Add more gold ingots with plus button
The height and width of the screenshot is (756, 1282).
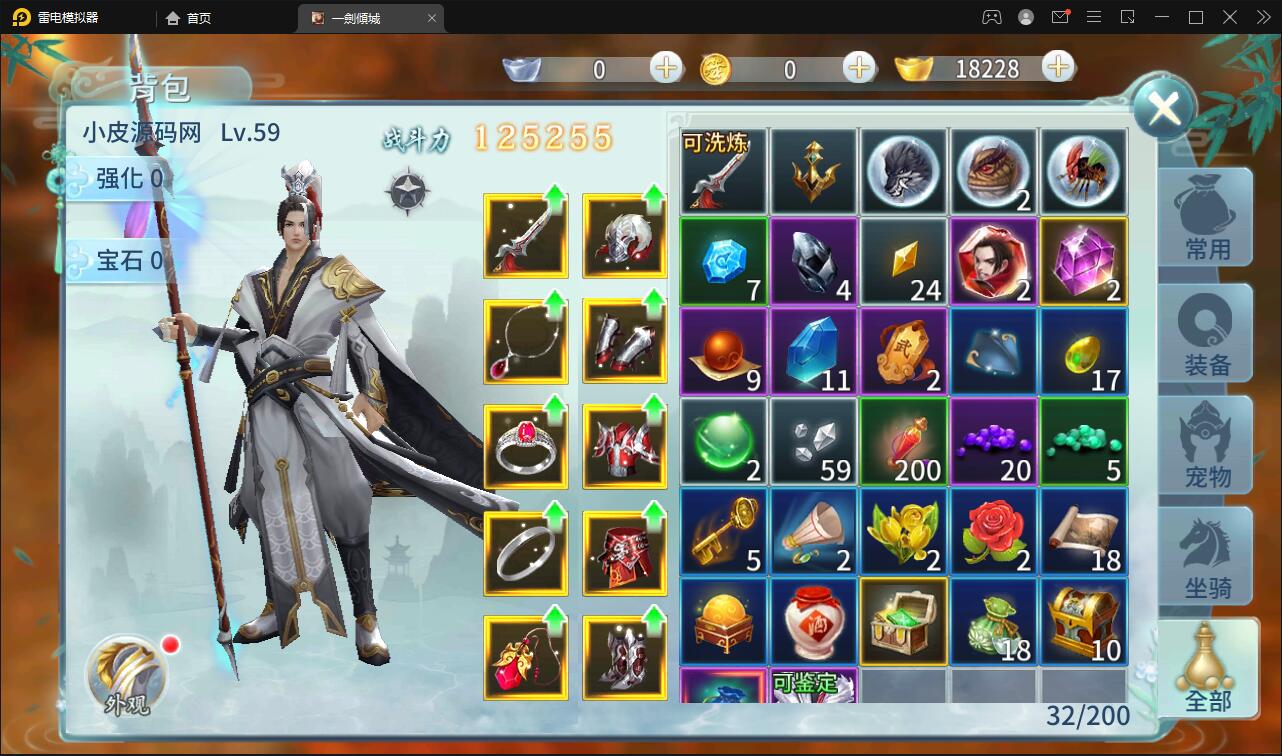click(x=1057, y=68)
